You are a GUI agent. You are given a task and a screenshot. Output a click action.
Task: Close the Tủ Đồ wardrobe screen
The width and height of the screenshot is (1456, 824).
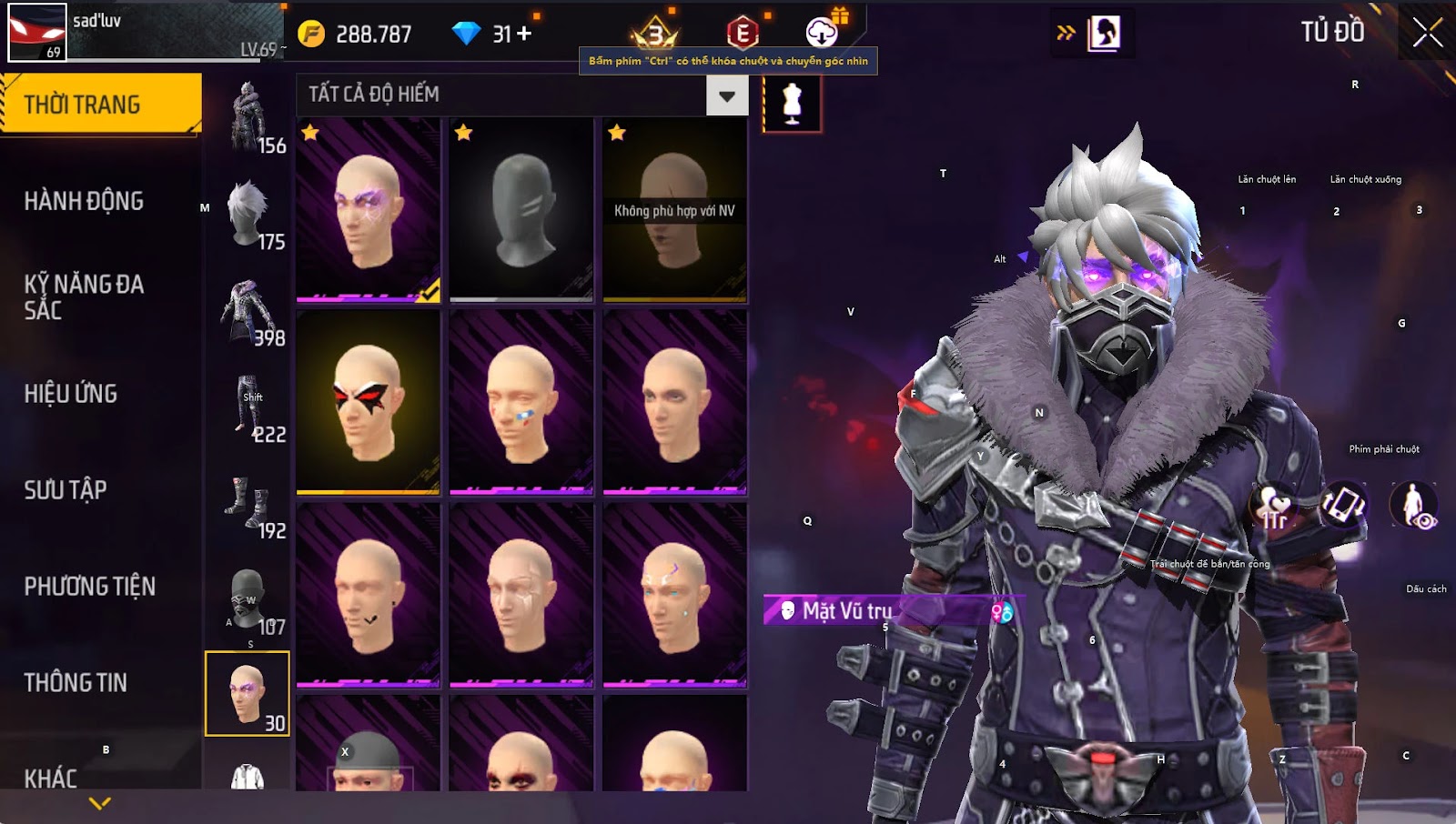1427,33
